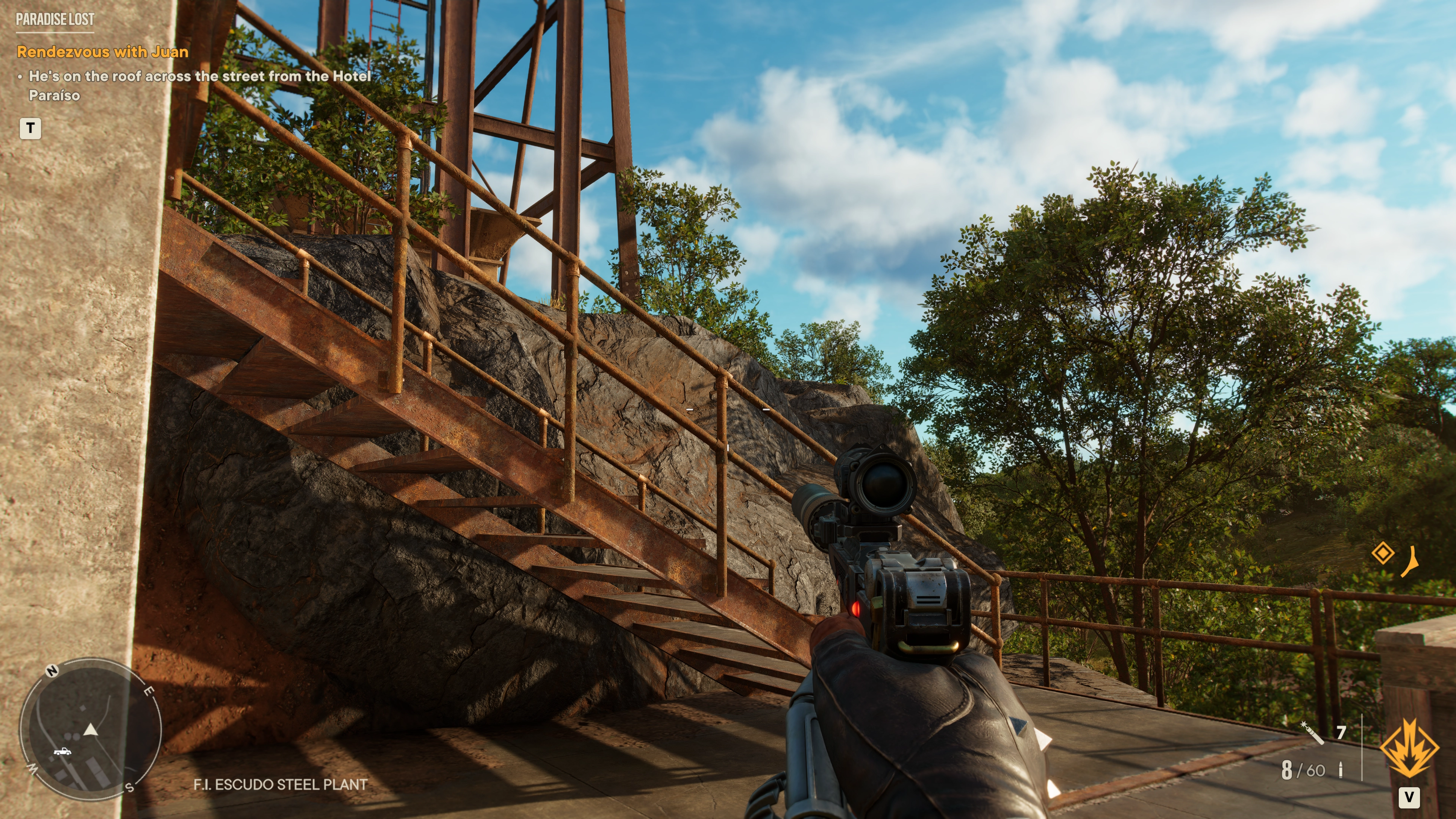Image resolution: width=1456 pixels, height=819 pixels.
Task: Open the circular minimap
Action: 91,728
